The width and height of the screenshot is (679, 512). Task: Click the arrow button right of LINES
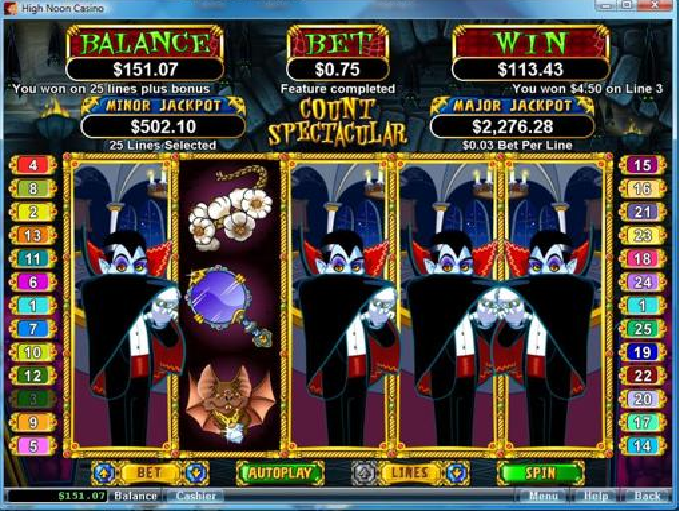[x=456, y=472]
